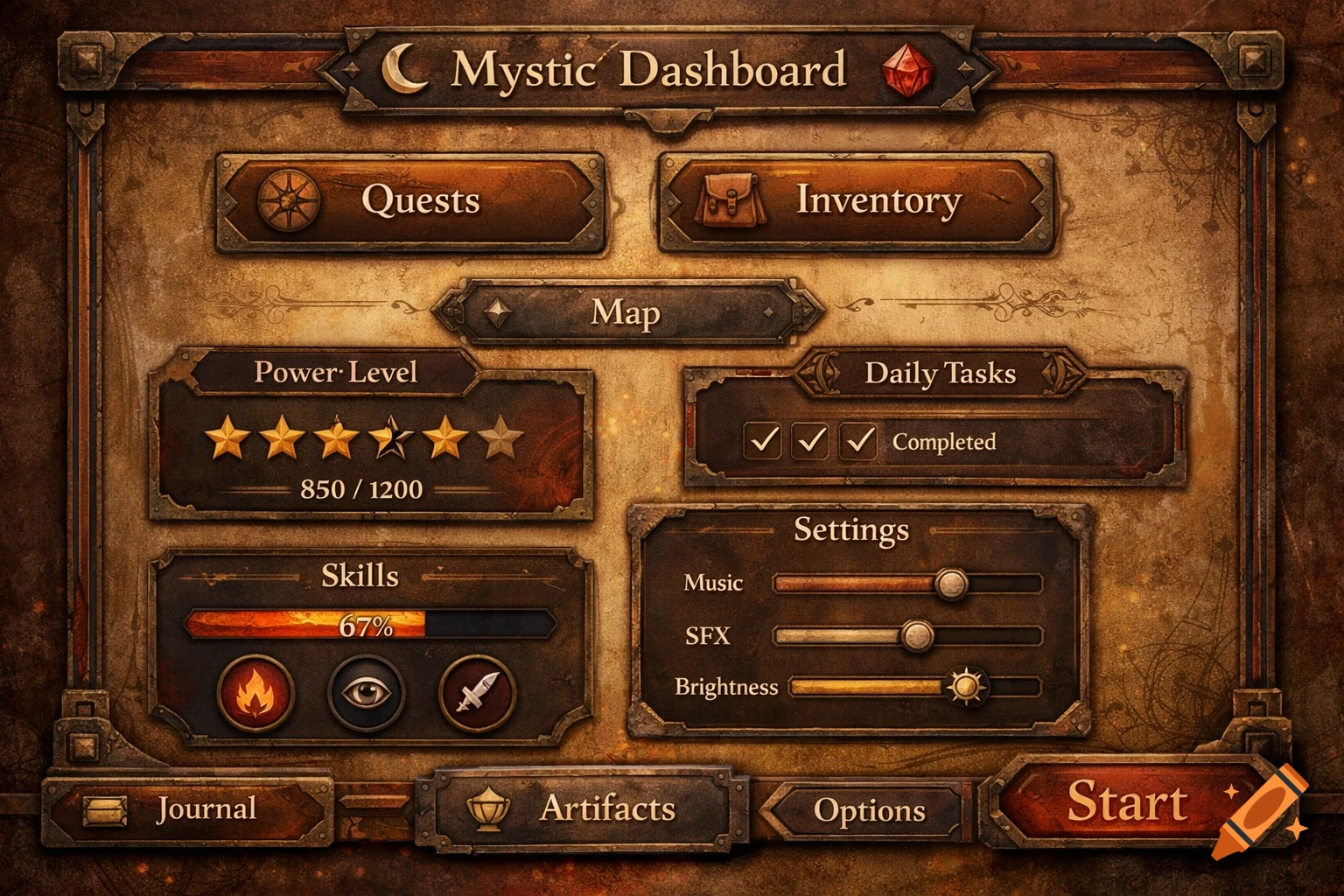This screenshot has height=896, width=1344.
Task: Select the red gem icon beside the title
Action: (x=907, y=72)
